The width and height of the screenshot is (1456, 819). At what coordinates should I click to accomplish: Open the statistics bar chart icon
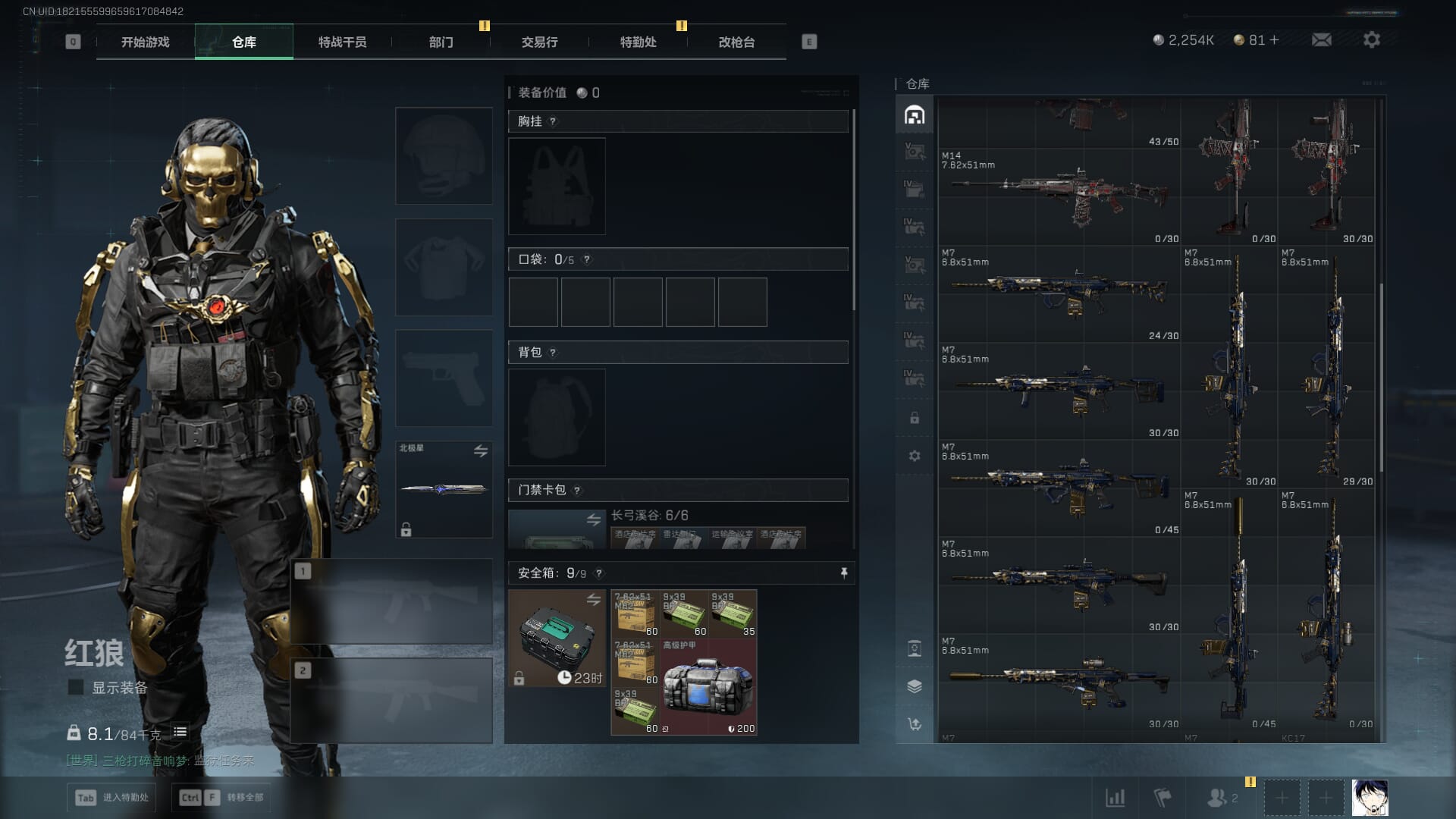[1115, 798]
